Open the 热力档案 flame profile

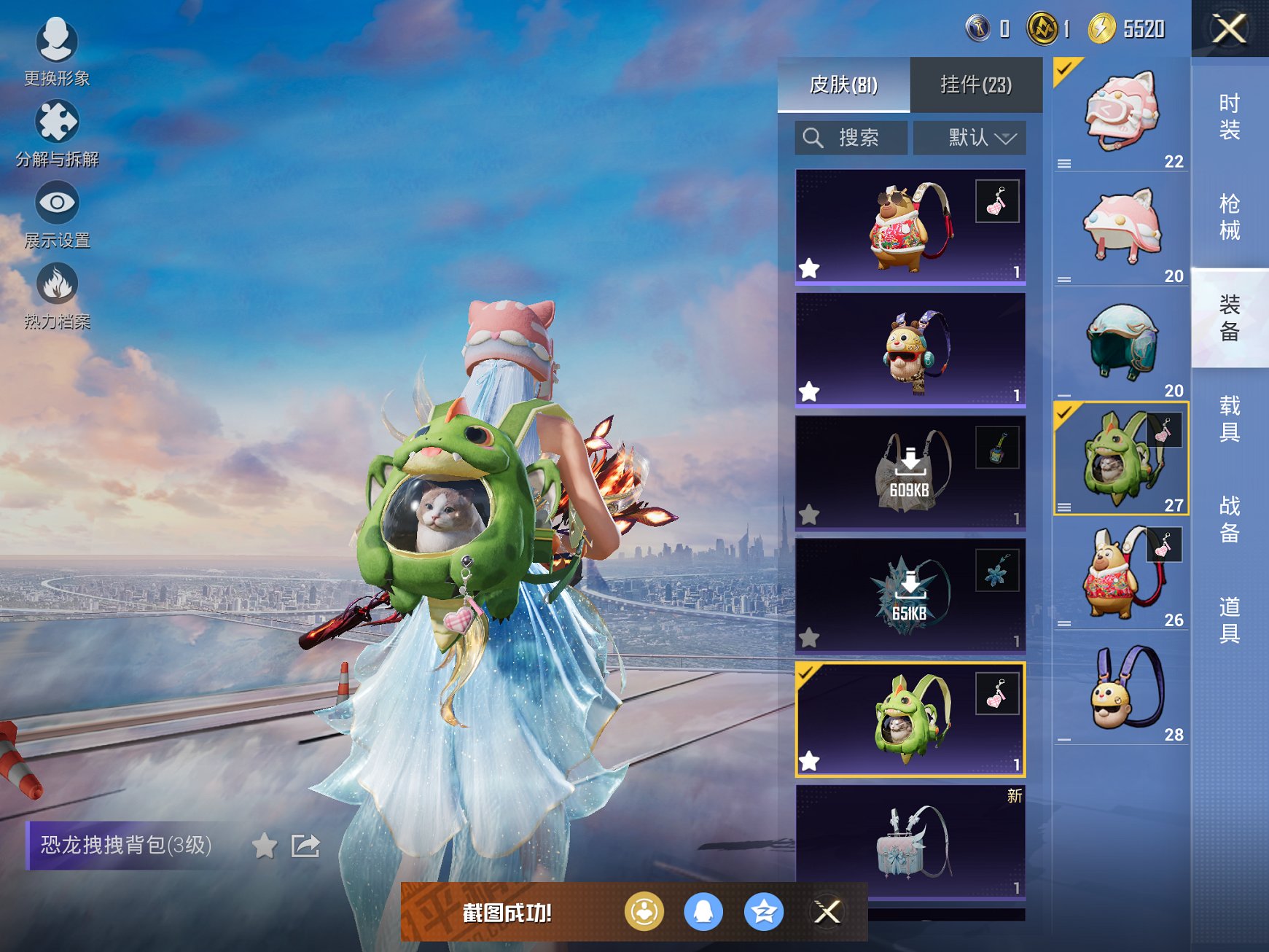pos(57,295)
